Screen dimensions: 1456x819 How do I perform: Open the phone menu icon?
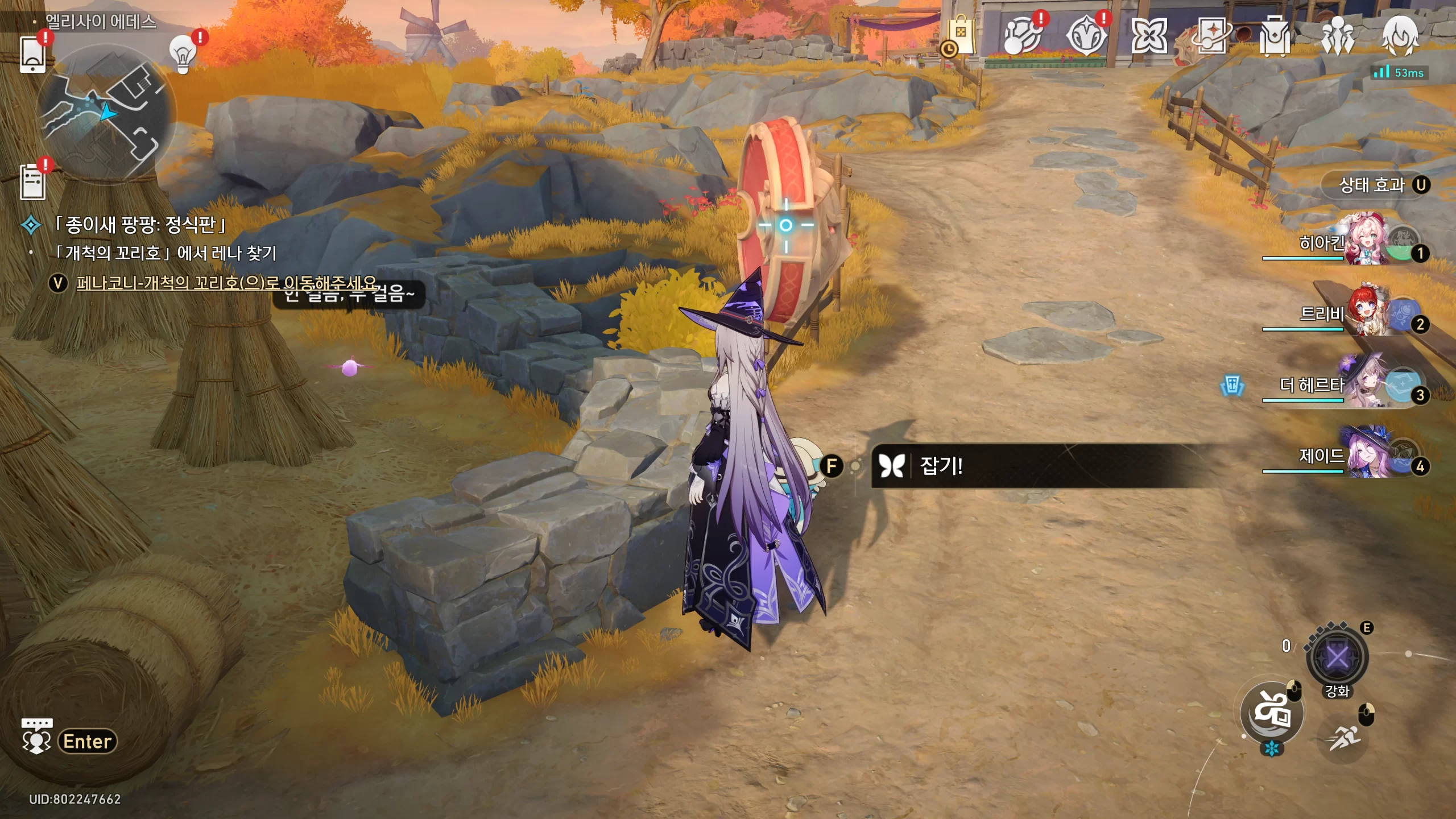click(32, 55)
